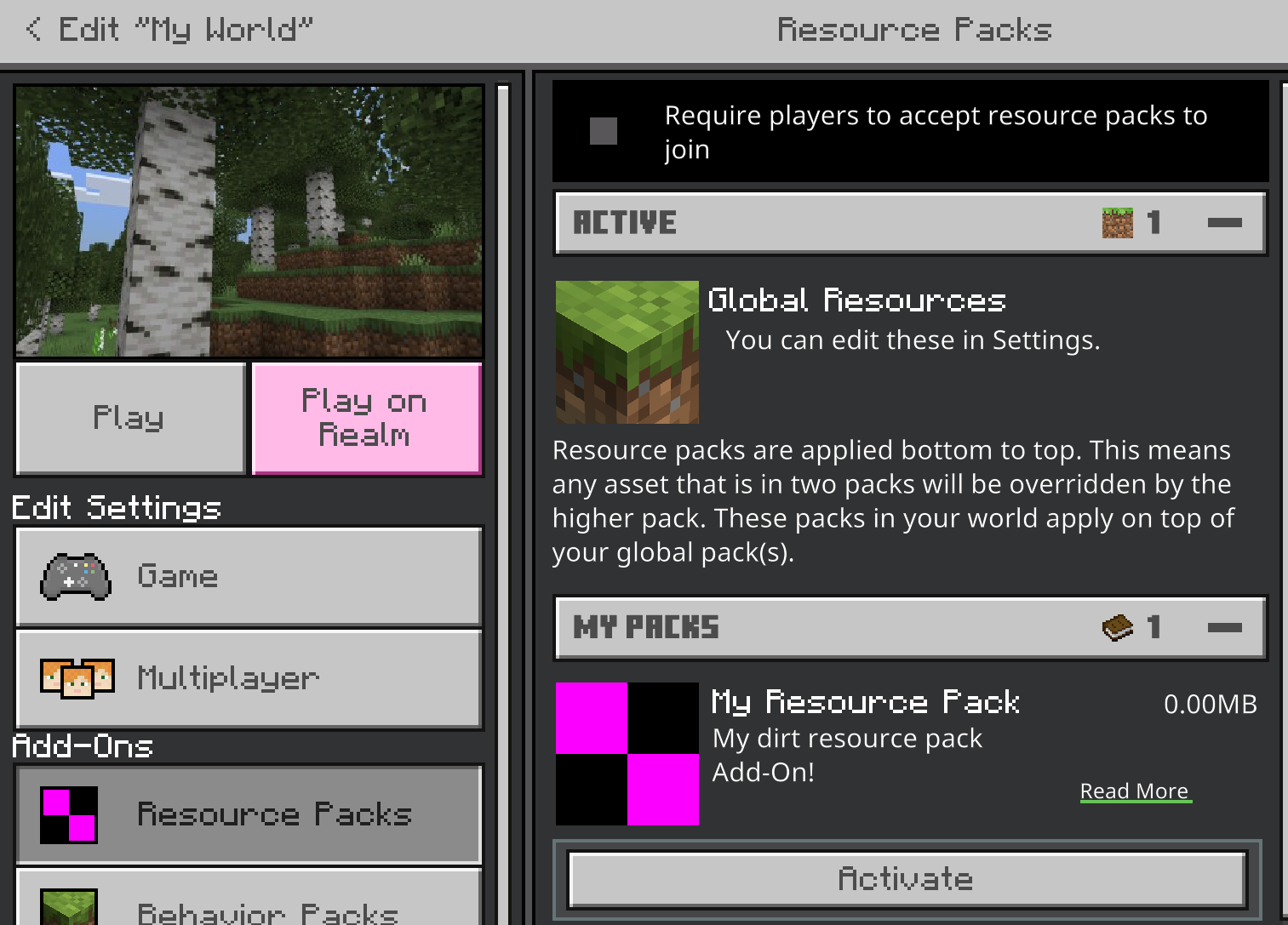The height and width of the screenshot is (925, 1288).
Task: Click the player faces icon beside Multiplayer
Action: click(x=78, y=678)
